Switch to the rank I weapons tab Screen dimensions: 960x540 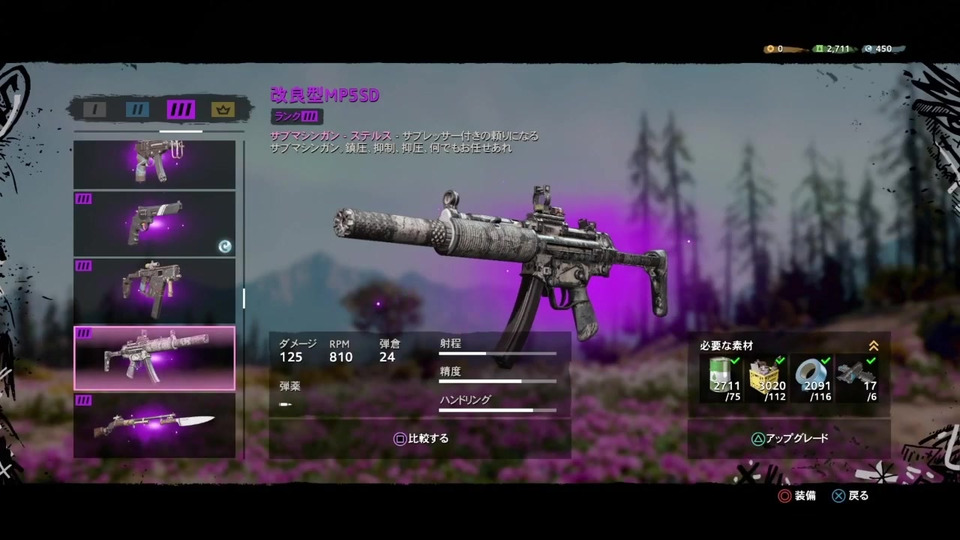pos(94,109)
